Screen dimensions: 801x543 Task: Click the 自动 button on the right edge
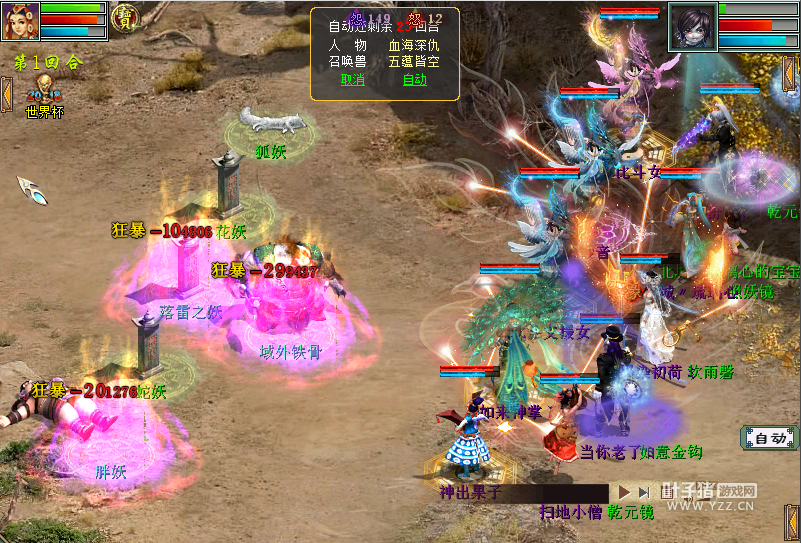coord(768,438)
